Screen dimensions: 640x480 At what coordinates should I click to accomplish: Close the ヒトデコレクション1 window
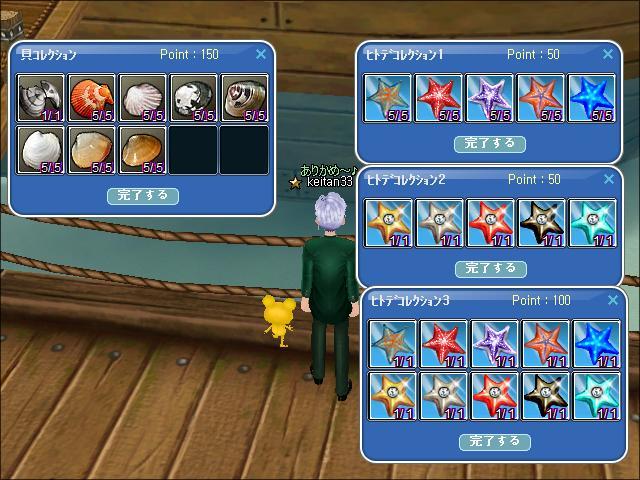click(x=608, y=54)
